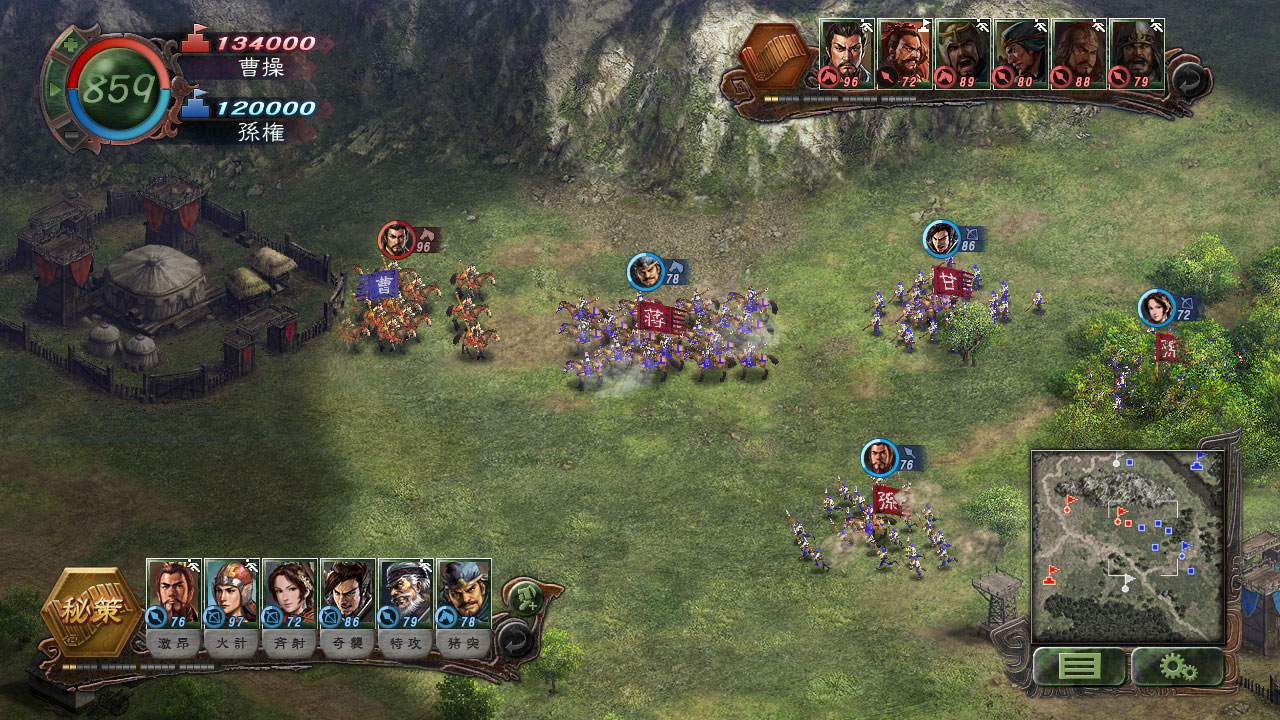The width and height of the screenshot is (1280, 720).
Task: Choose the helmeted officer portrait rated 97
Action: (x=232, y=592)
